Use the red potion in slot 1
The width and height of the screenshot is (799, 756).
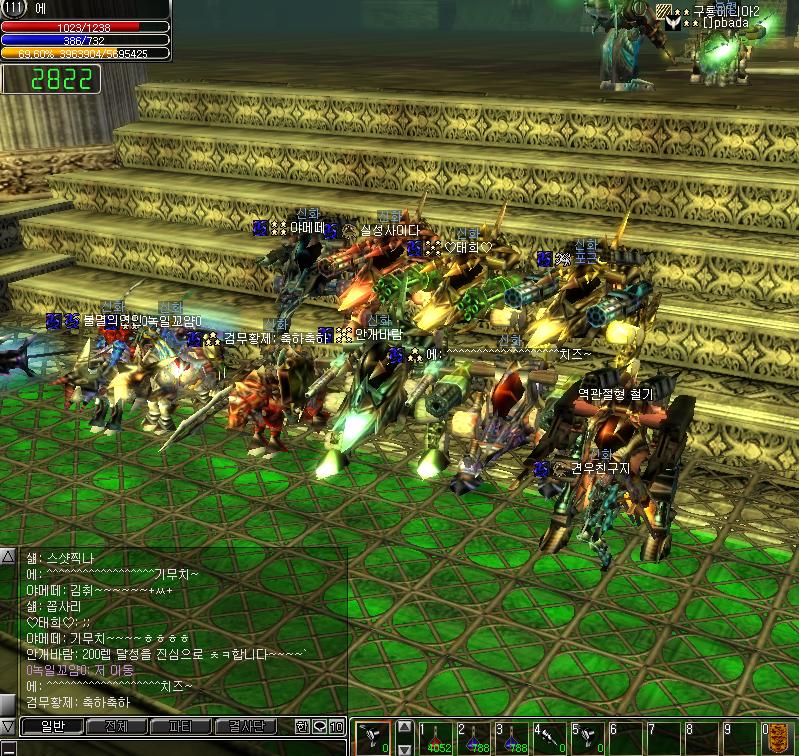(x=436, y=738)
